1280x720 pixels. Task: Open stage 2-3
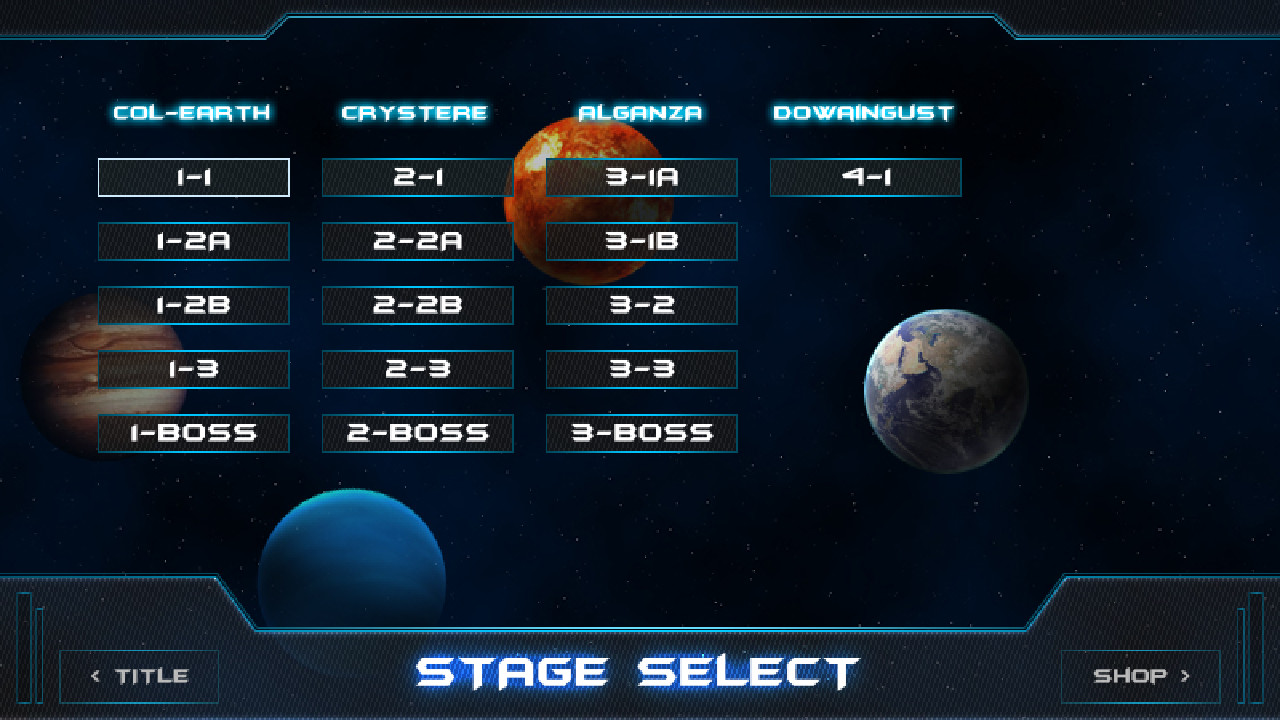tap(417, 369)
